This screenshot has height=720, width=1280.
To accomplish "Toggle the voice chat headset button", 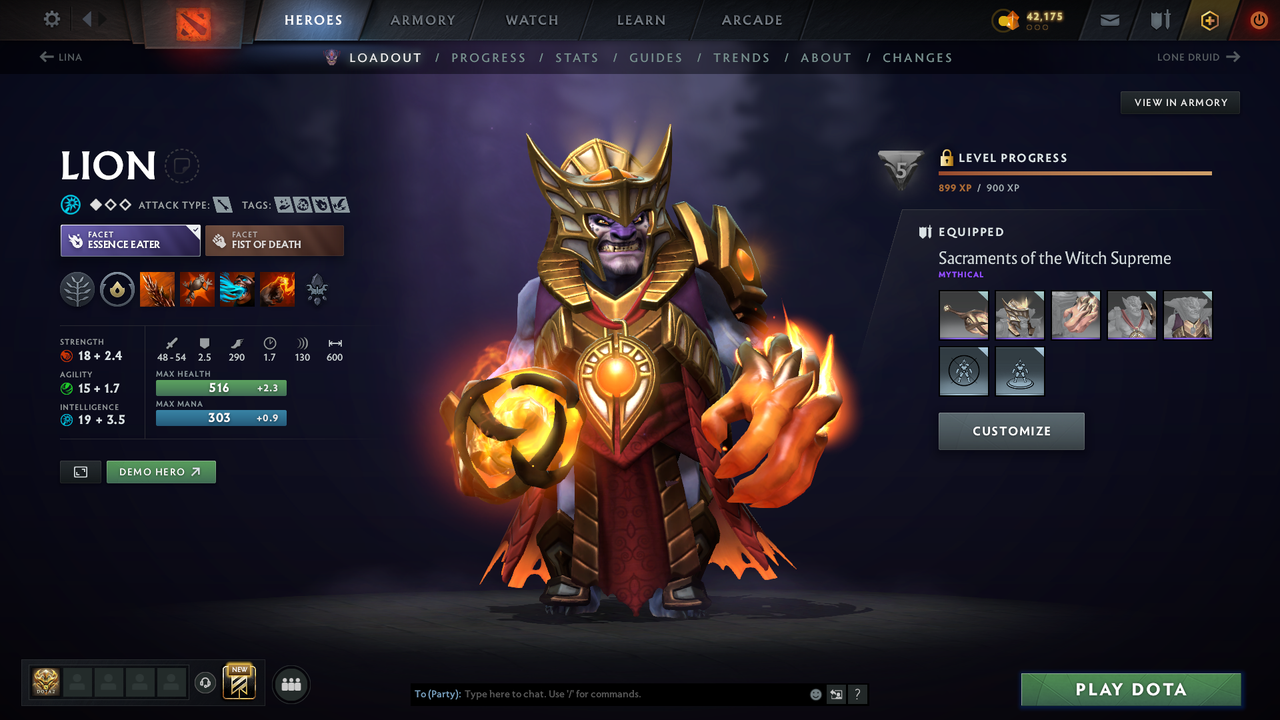I will click(x=207, y=683).
